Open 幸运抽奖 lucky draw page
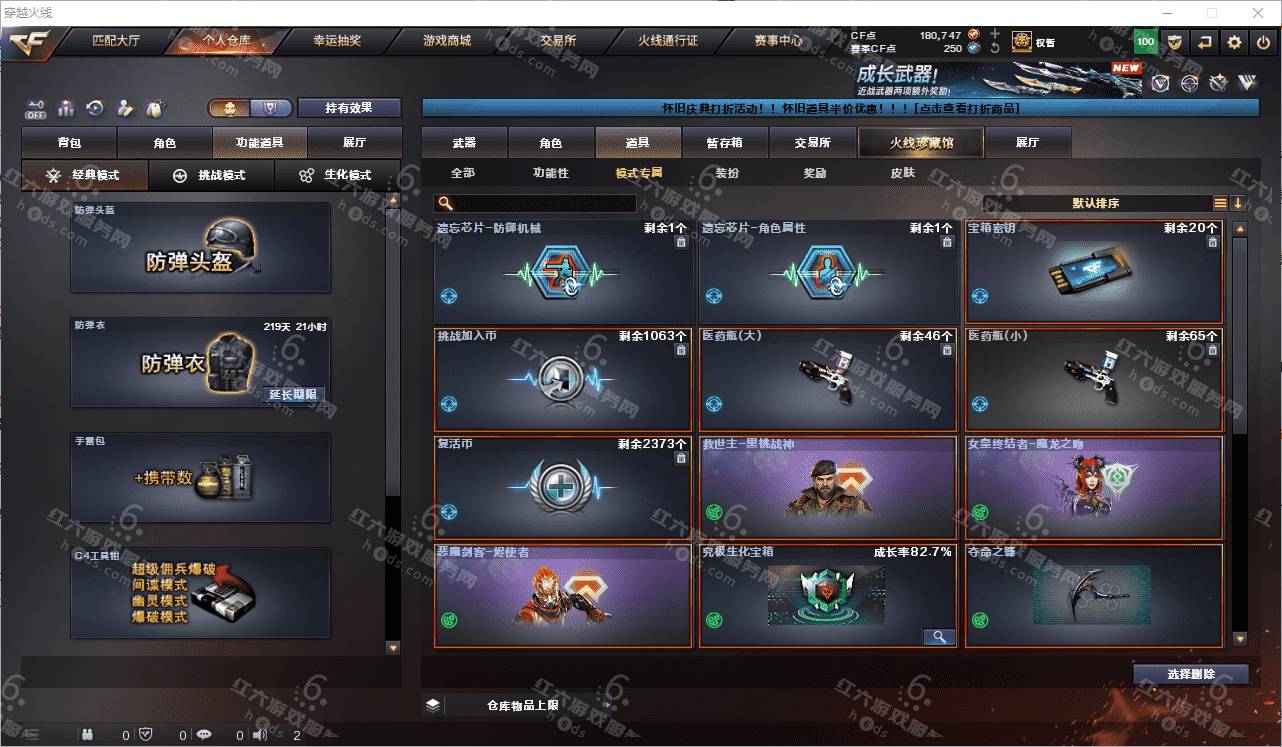The image size is (1282, 747). [337, 41]
